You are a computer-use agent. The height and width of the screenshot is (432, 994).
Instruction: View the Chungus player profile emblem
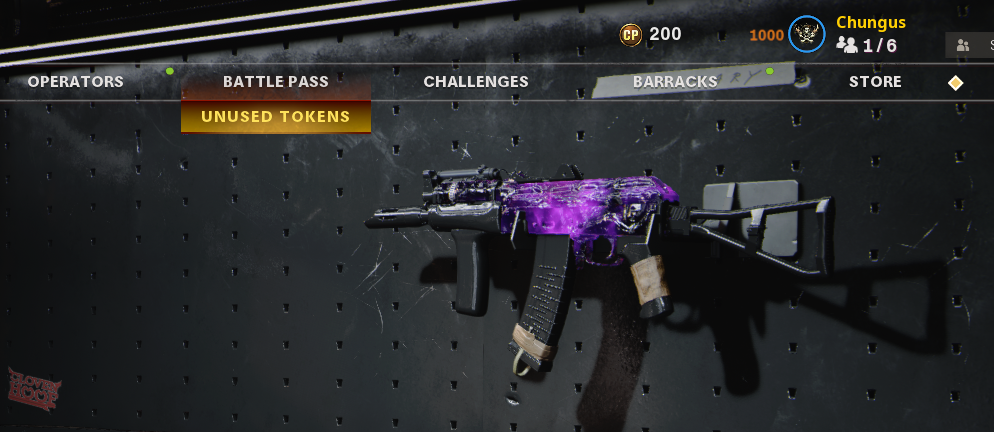tap(806, 34)
